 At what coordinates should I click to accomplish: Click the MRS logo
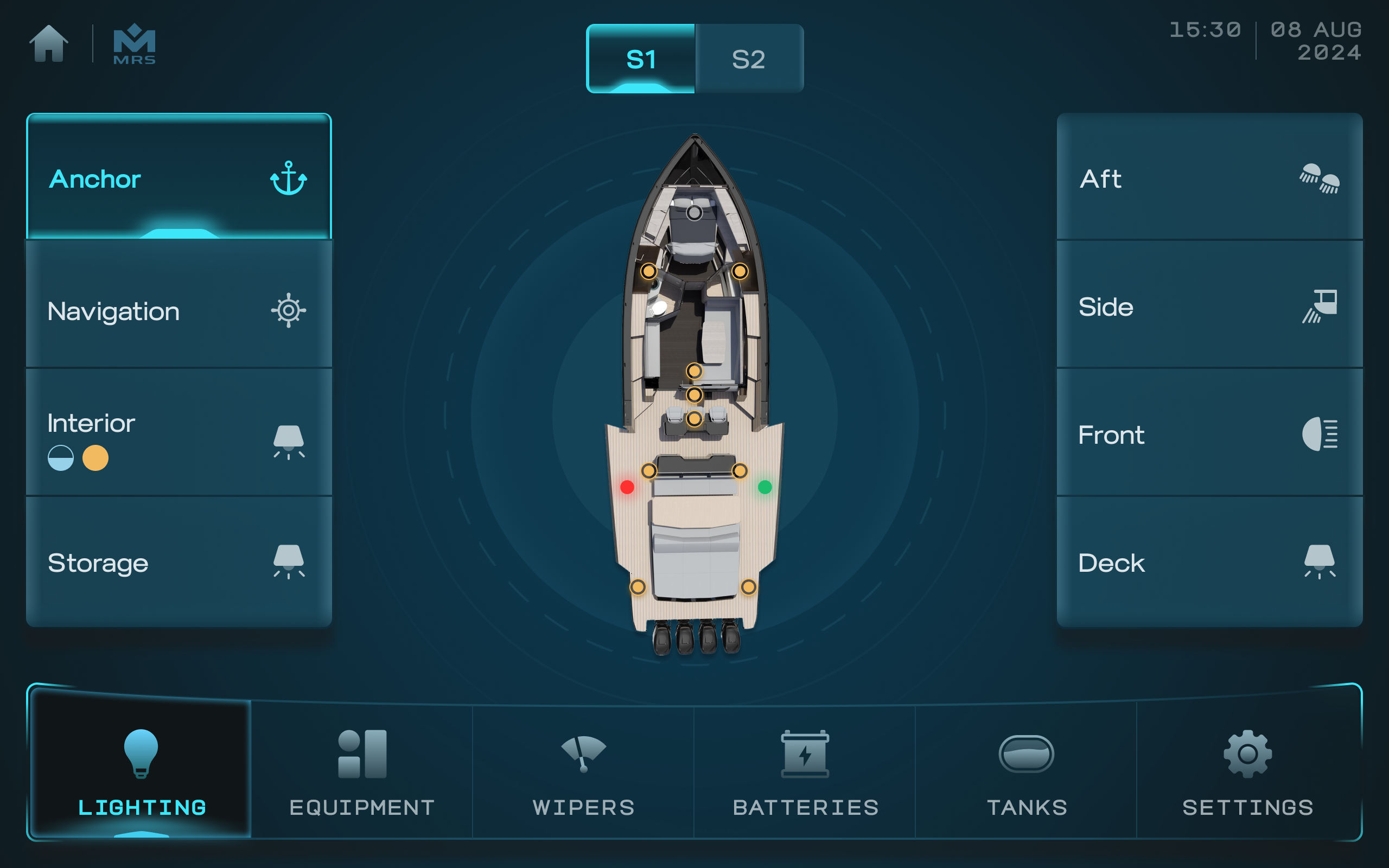pyautogui.click(x=135, y=44)
